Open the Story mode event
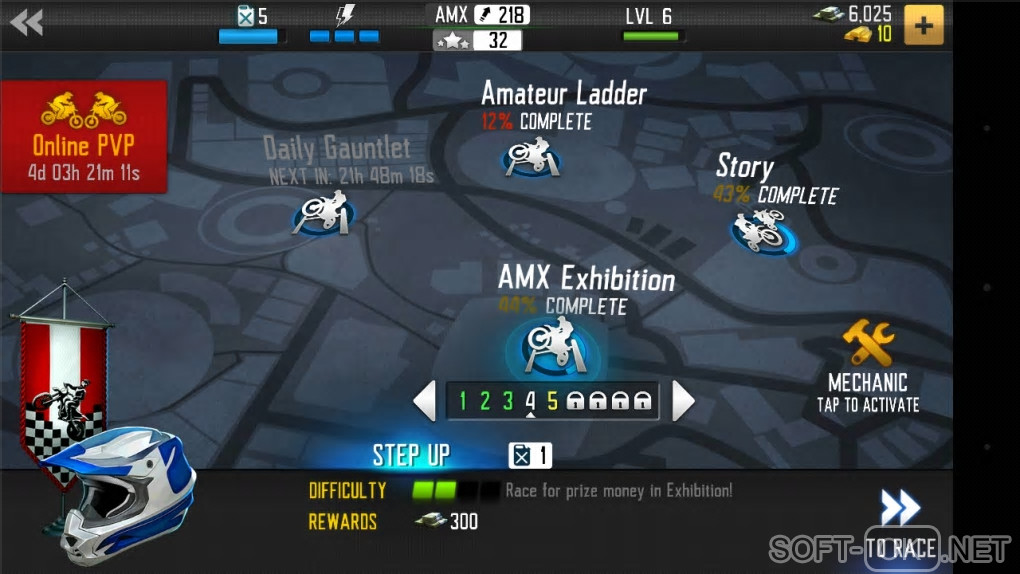Image resolution: width=1020 pixels, height=574 pixels. [763, 230]
